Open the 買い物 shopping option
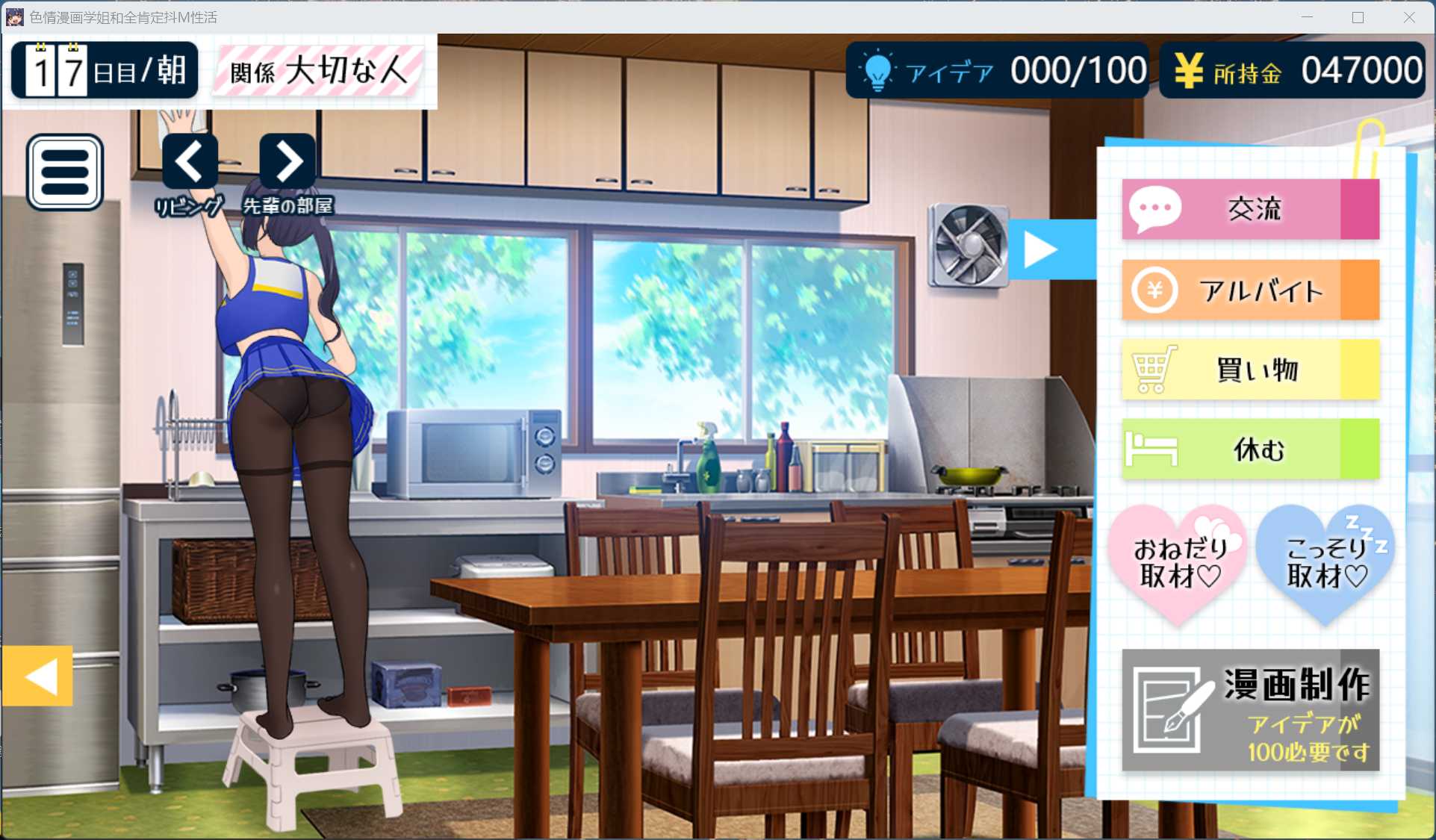The image size is (1436, 840). 1250,370
